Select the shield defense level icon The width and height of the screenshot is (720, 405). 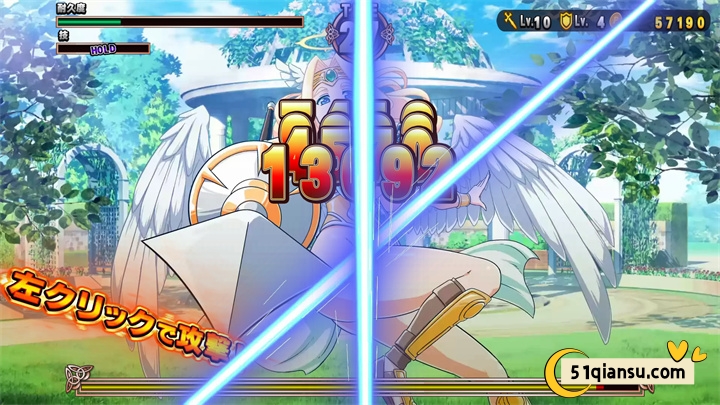pos(565,20)
